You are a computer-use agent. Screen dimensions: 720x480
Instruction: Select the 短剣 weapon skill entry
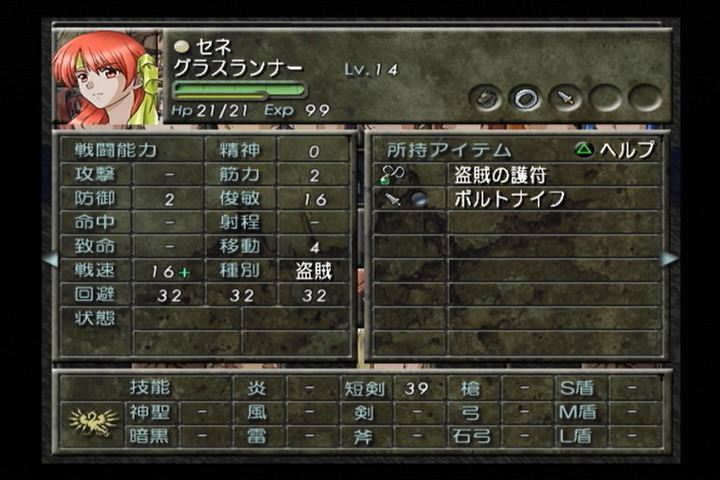[367, 388]
